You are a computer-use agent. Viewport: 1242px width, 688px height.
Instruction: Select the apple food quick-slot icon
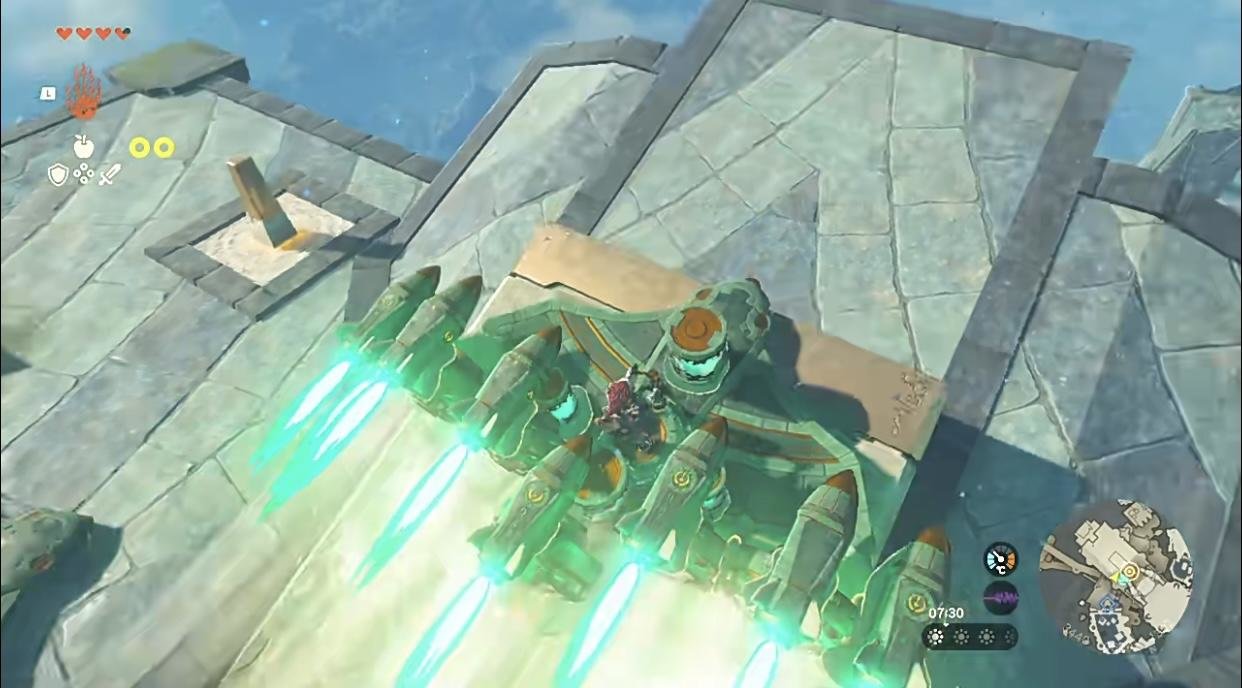pos(83,146)
